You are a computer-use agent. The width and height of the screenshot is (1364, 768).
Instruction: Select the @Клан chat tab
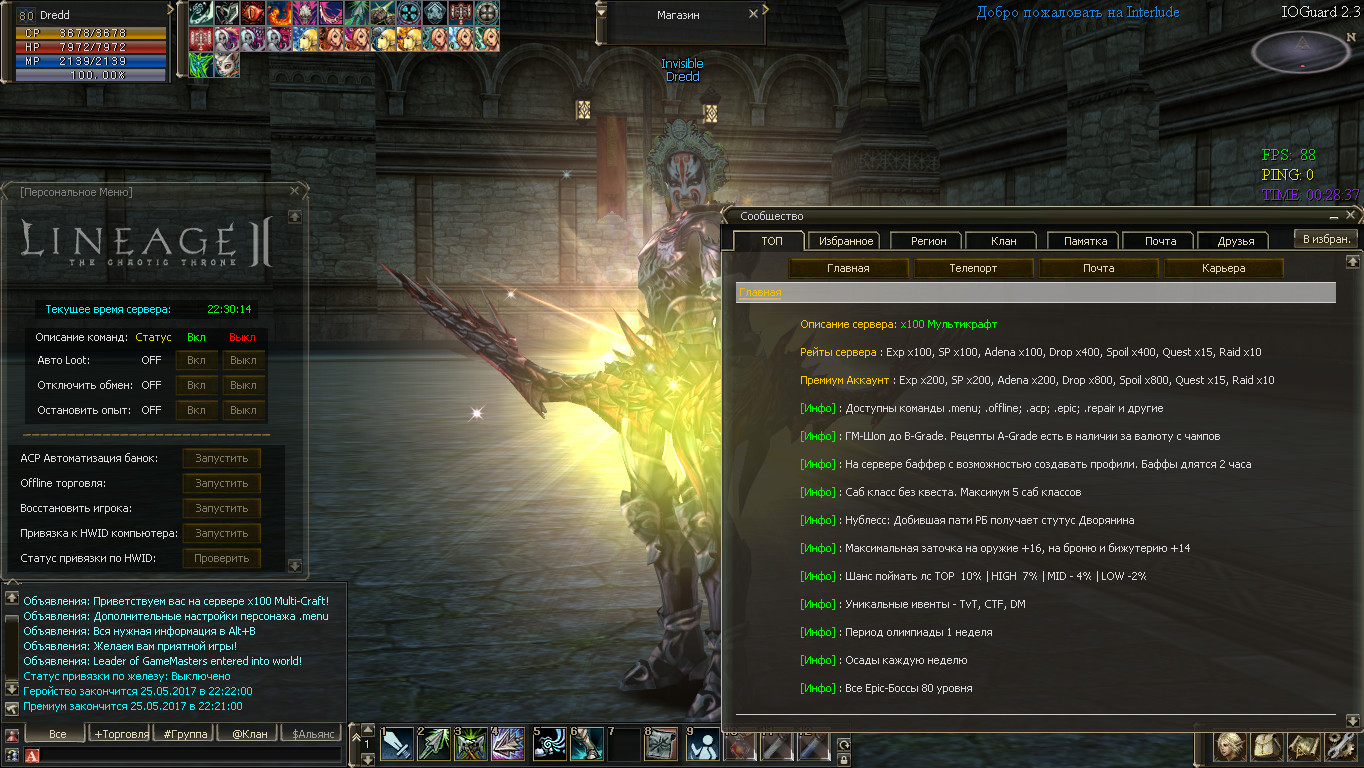coord(248,734)
